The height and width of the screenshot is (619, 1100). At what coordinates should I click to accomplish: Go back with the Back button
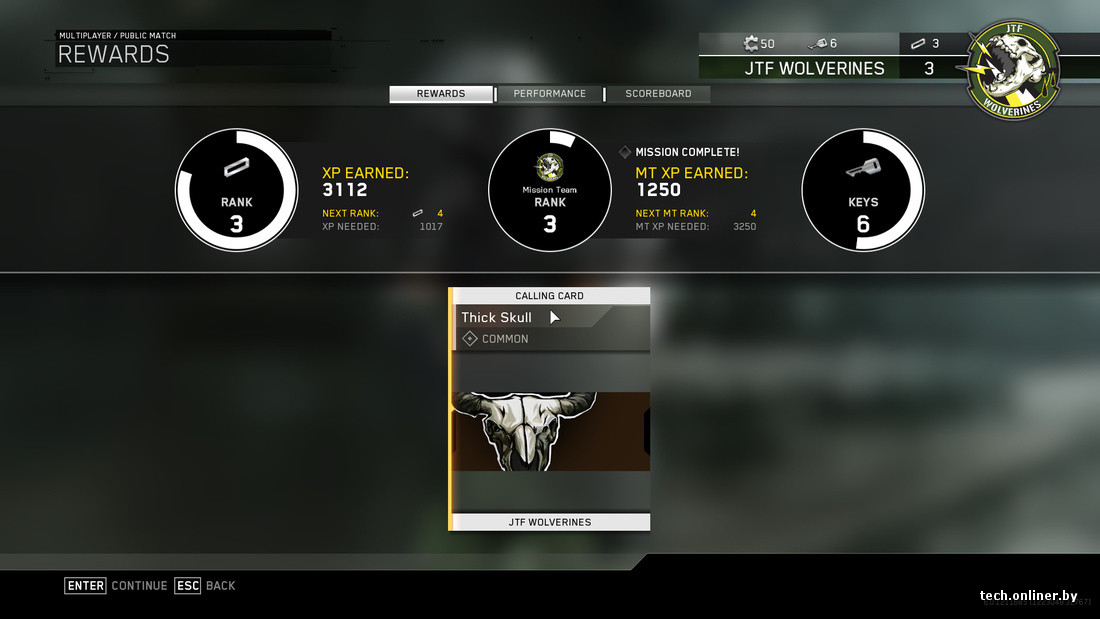pyautogui.click(x=205, y=586)
